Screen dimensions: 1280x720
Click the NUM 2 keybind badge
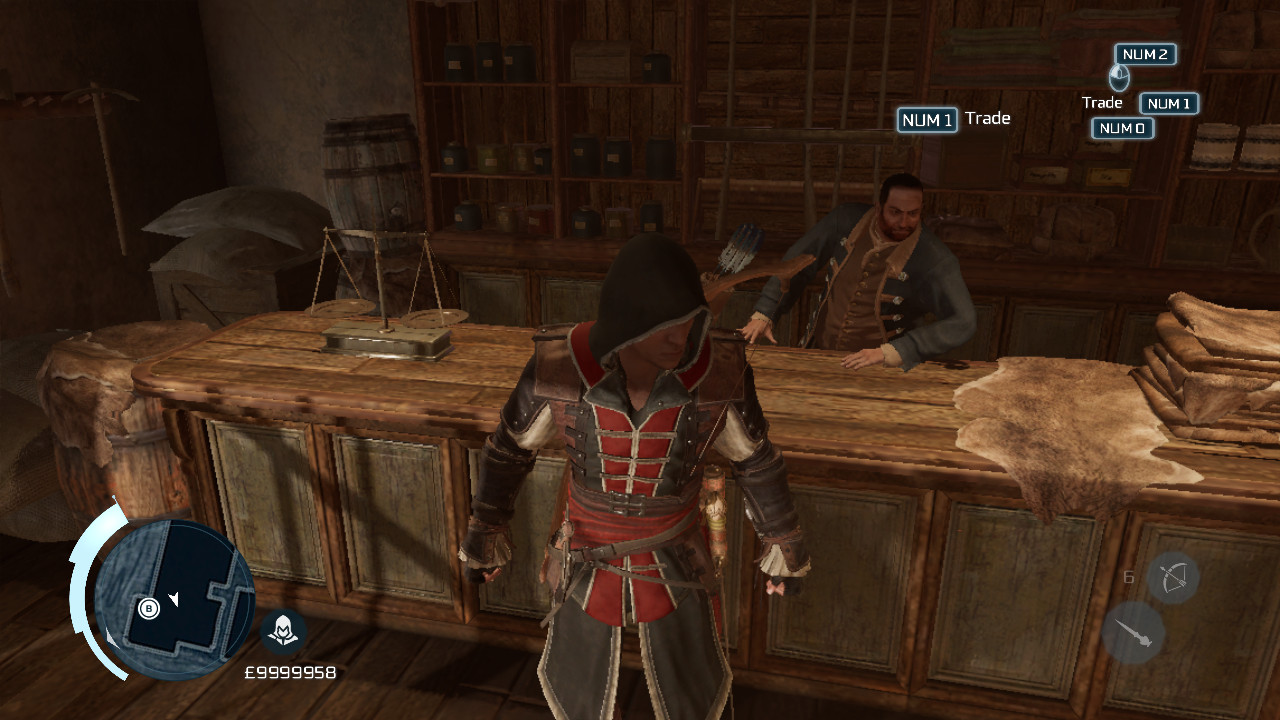tap(1143, 55)
